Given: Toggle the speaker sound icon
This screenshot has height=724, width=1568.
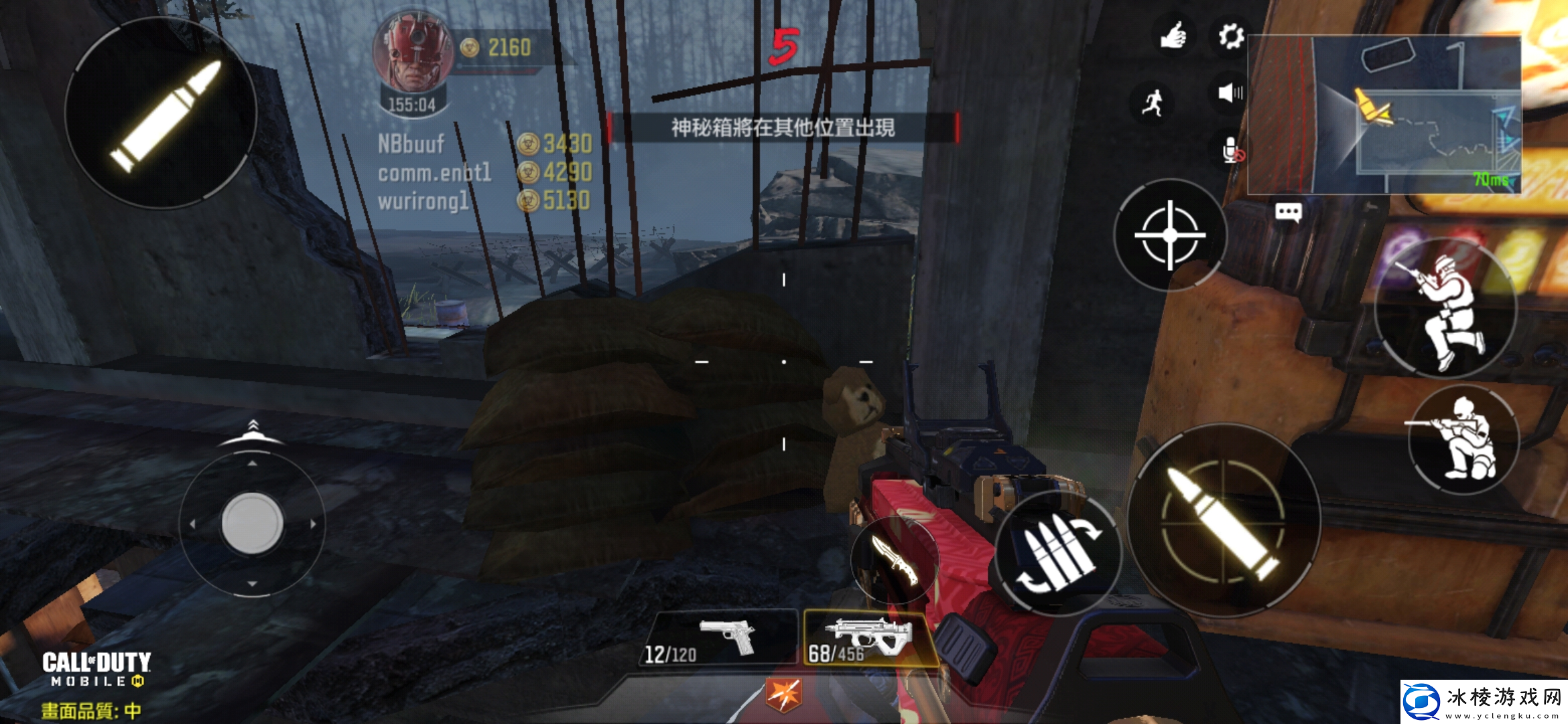Looking at the screenshot, I should pyautogui.click(x=1230, y=93).
